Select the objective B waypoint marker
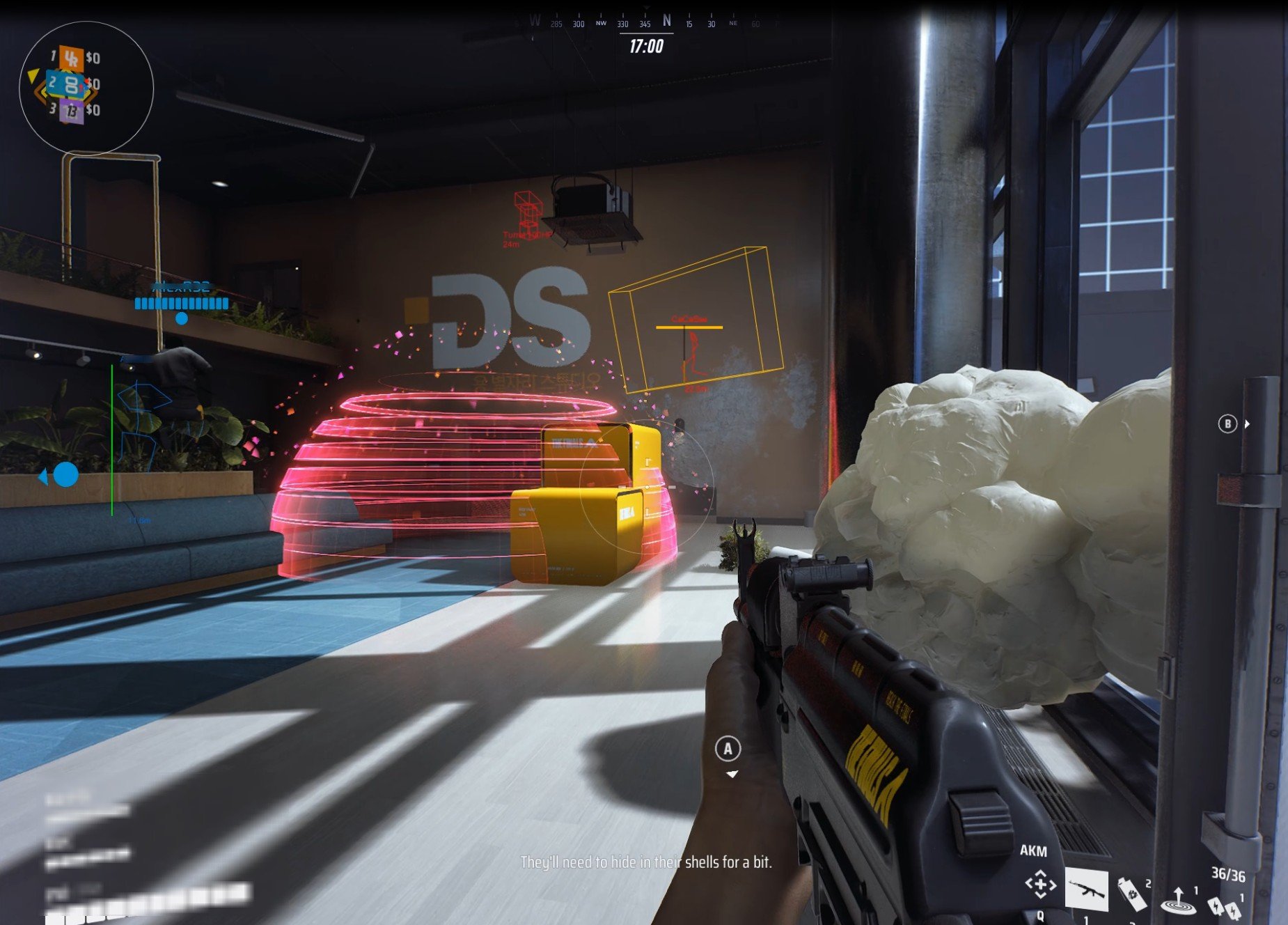This screenshot has width=1288, height=925. [x=1227, y=423]
